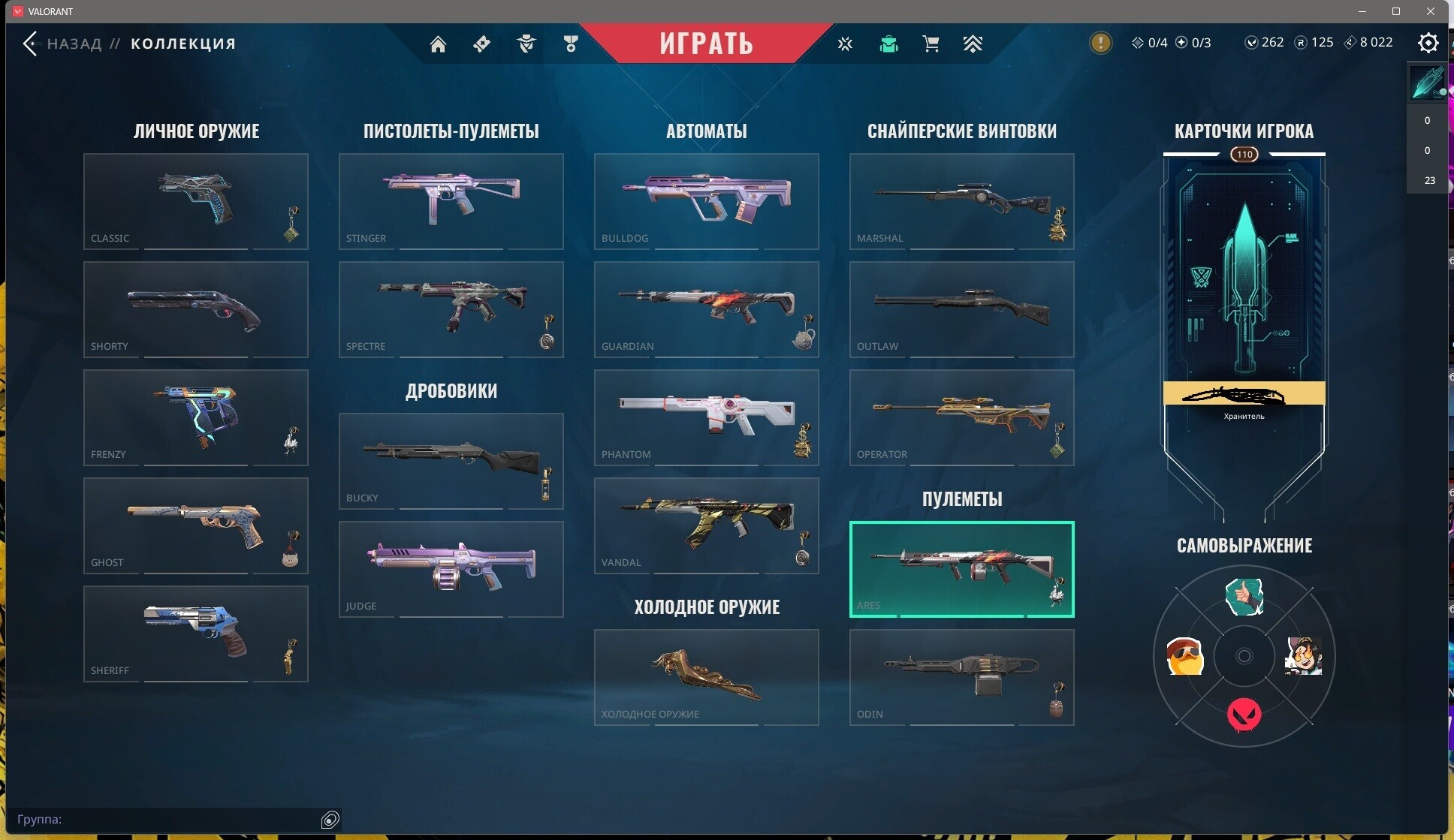
Task: Open the Stinger weapon slot
Action: (x=451, y=201)
